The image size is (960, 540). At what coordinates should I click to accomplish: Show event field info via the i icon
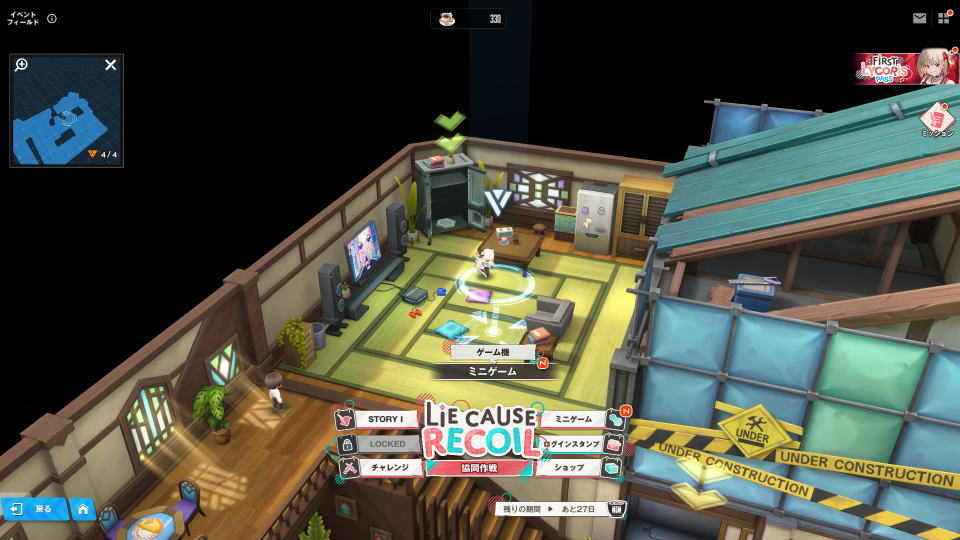(52, 18)
